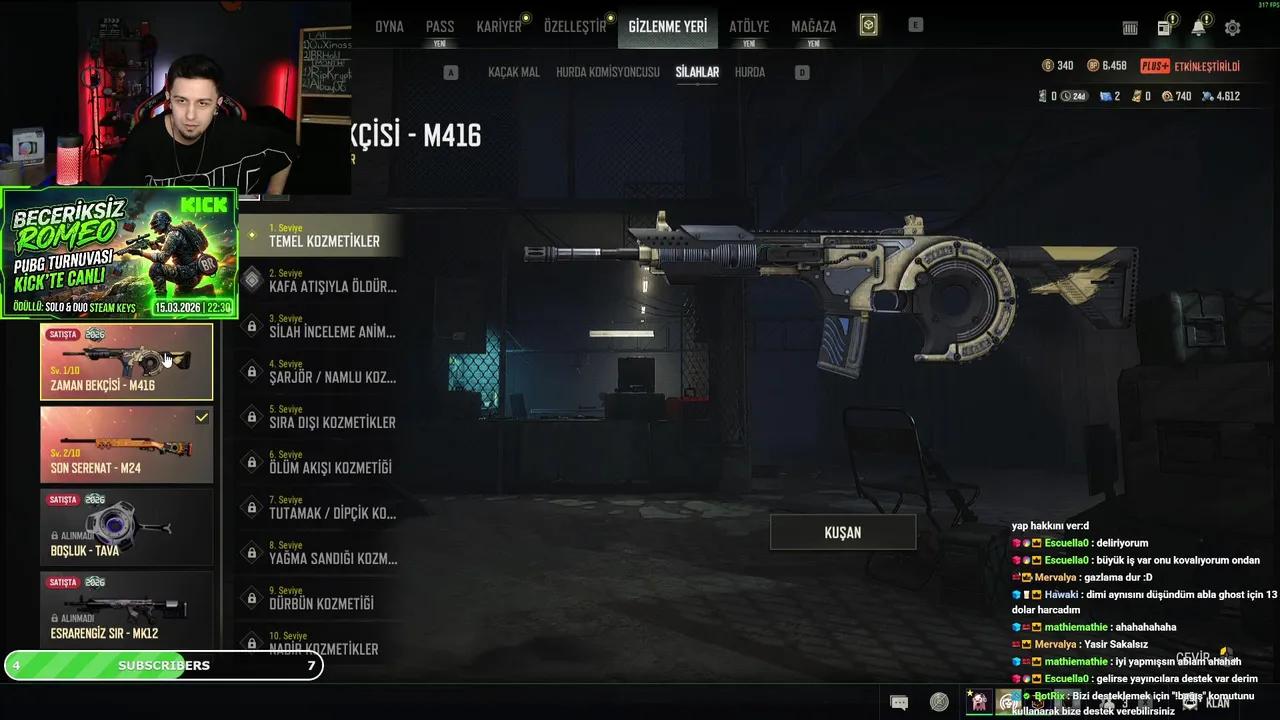Select the ATÖLYE tab
The width and height of the screenshot is (1280, 720).
[749, 27]
